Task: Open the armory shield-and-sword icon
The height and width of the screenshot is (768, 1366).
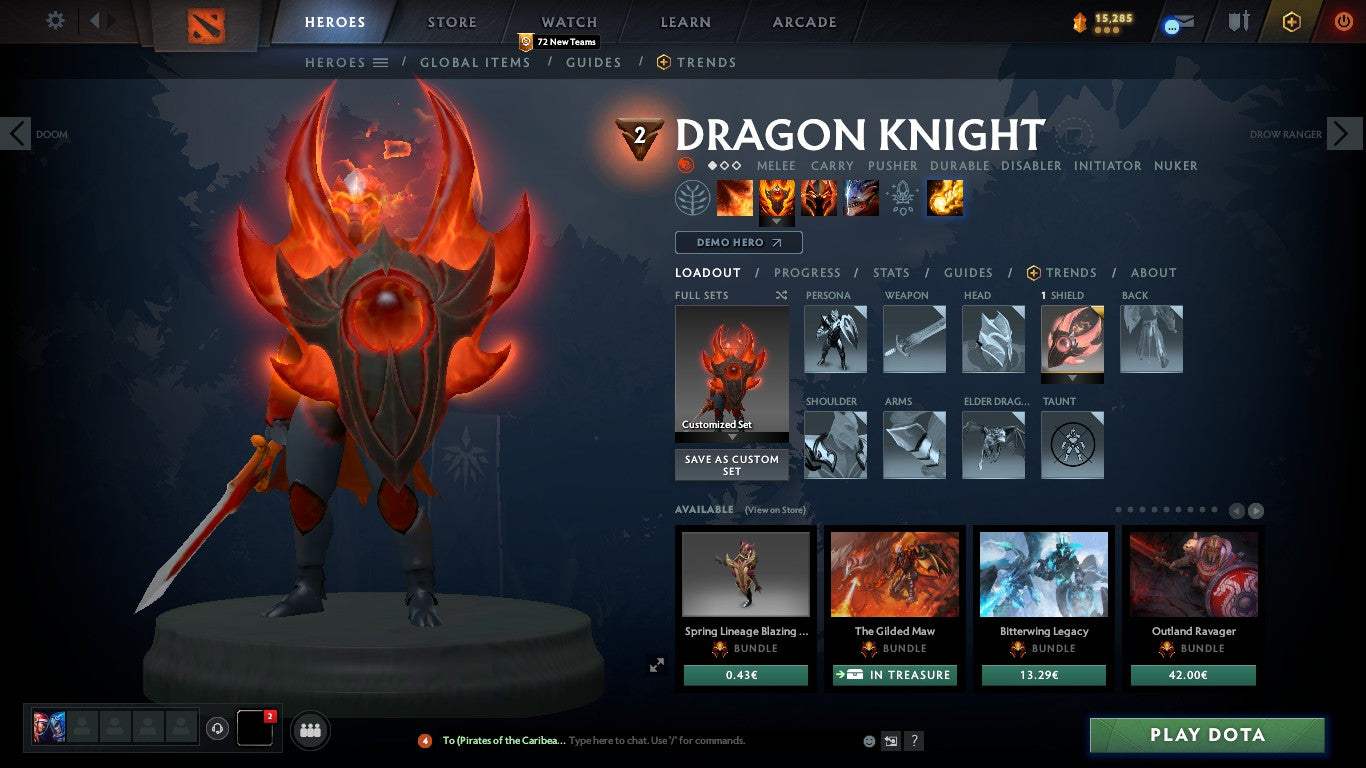Action: tap(1240, 22)
